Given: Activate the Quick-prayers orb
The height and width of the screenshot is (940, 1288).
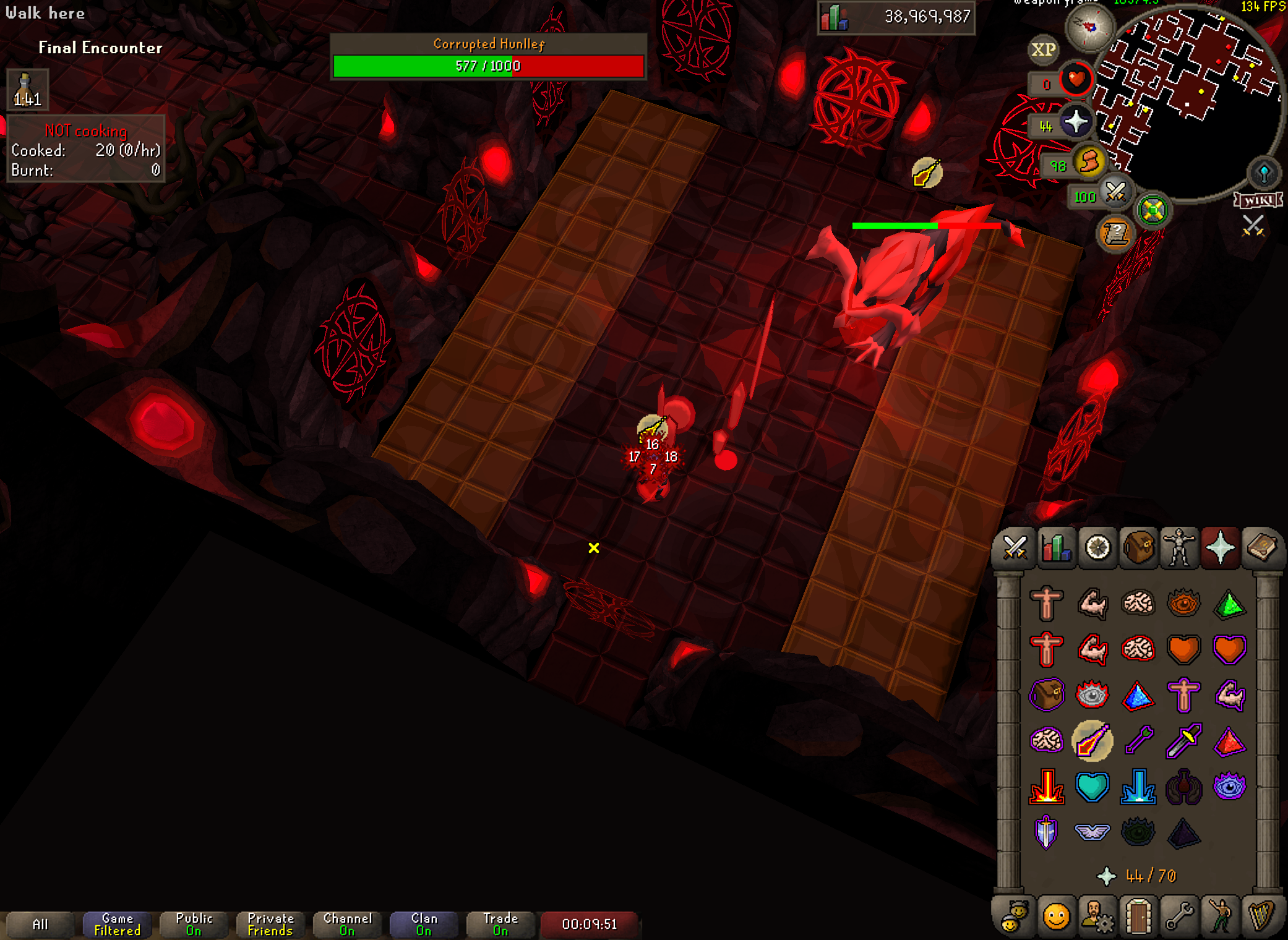Looking at the screenshot, I should coord(1075,122).
